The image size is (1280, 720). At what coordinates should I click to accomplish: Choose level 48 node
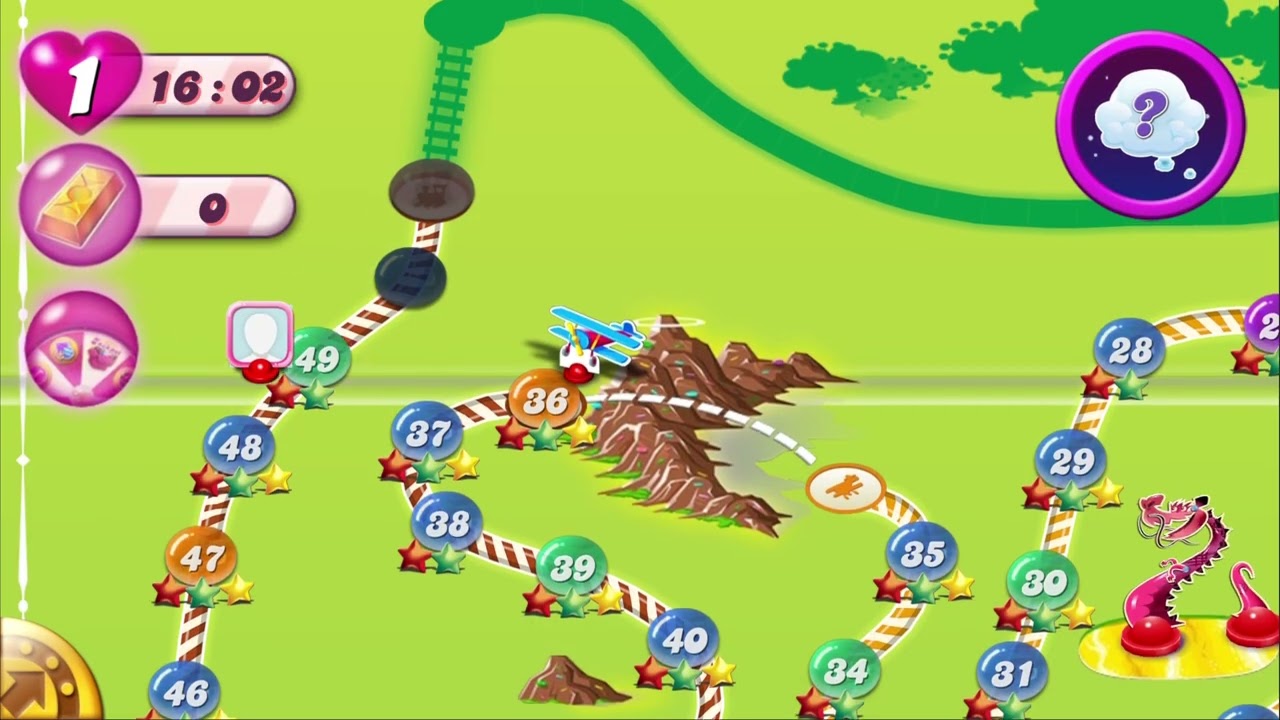(x=239, y=447)
